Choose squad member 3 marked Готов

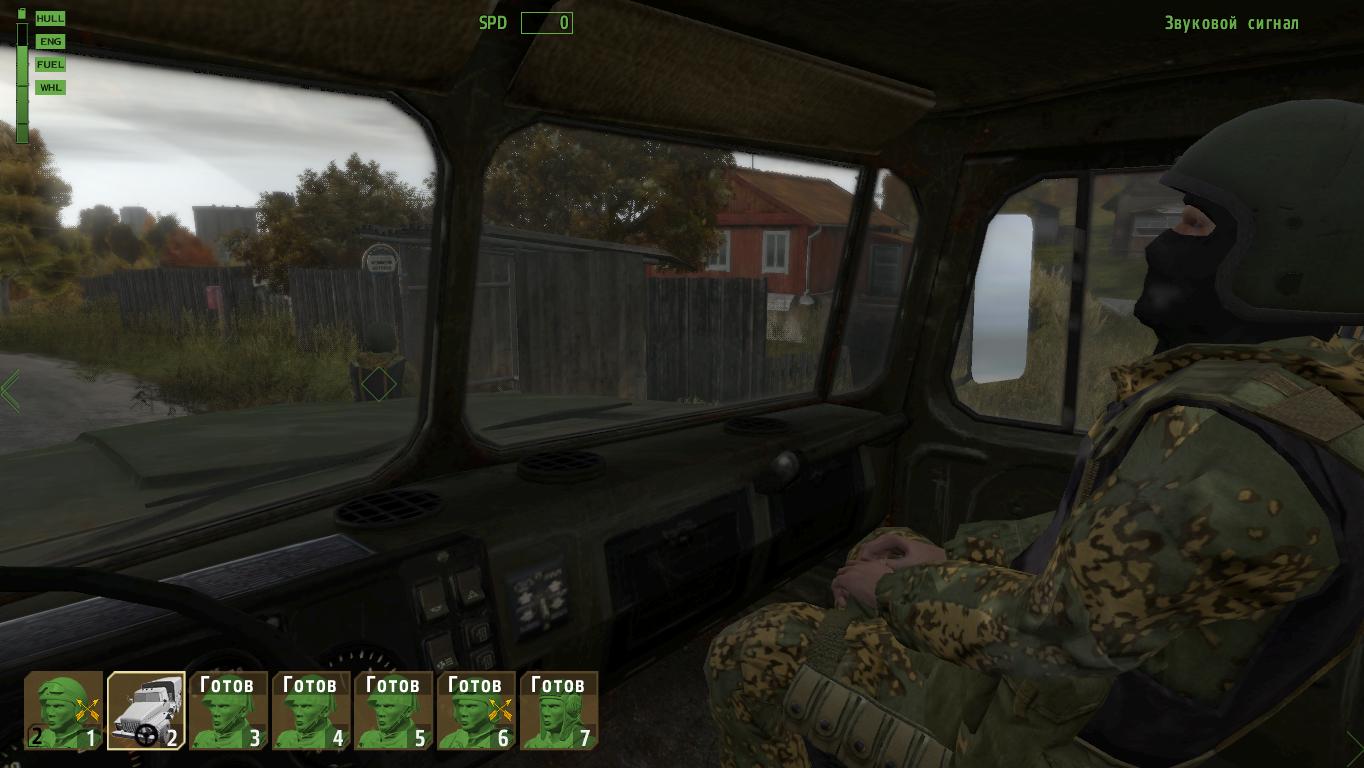[229, 711]
